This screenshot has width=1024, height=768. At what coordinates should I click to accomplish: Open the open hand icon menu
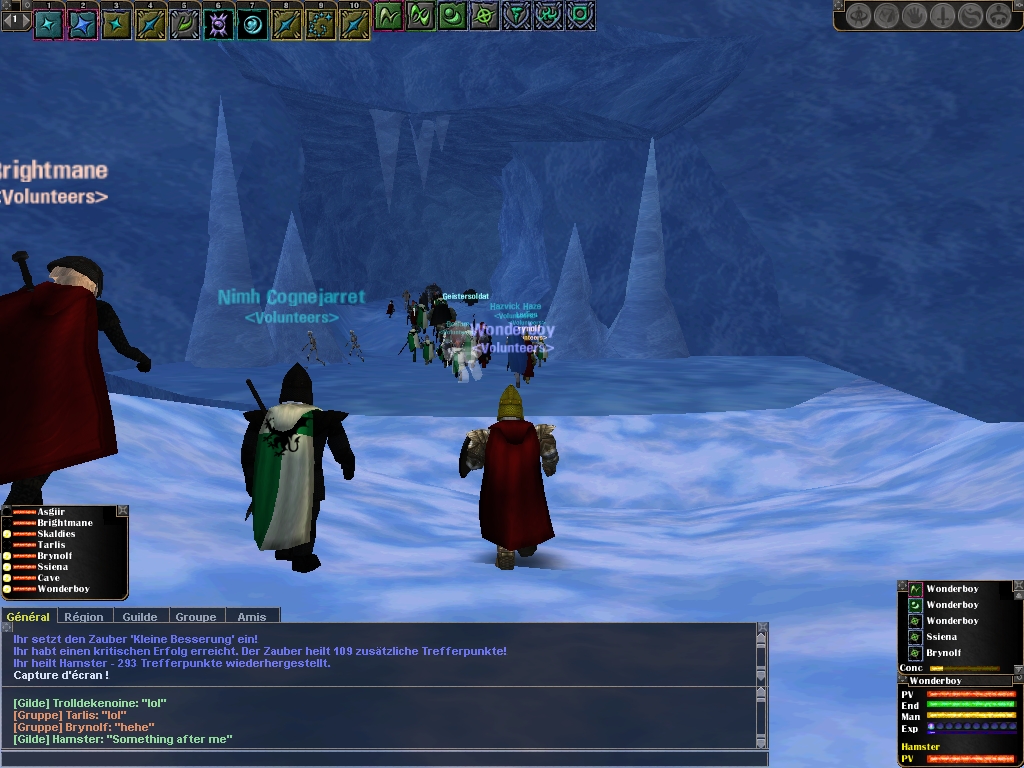click(915, 16)
